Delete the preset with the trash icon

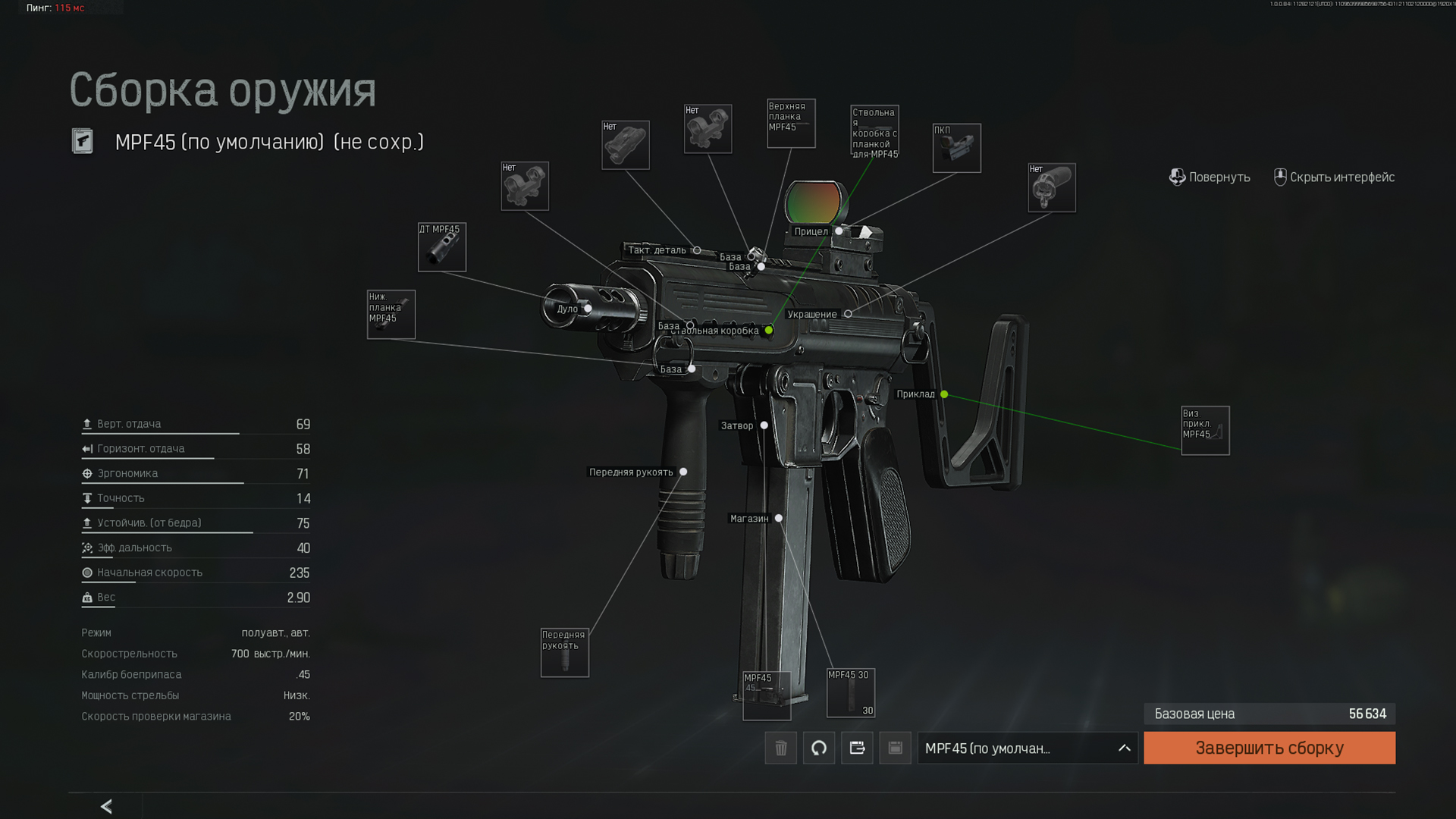780,748
